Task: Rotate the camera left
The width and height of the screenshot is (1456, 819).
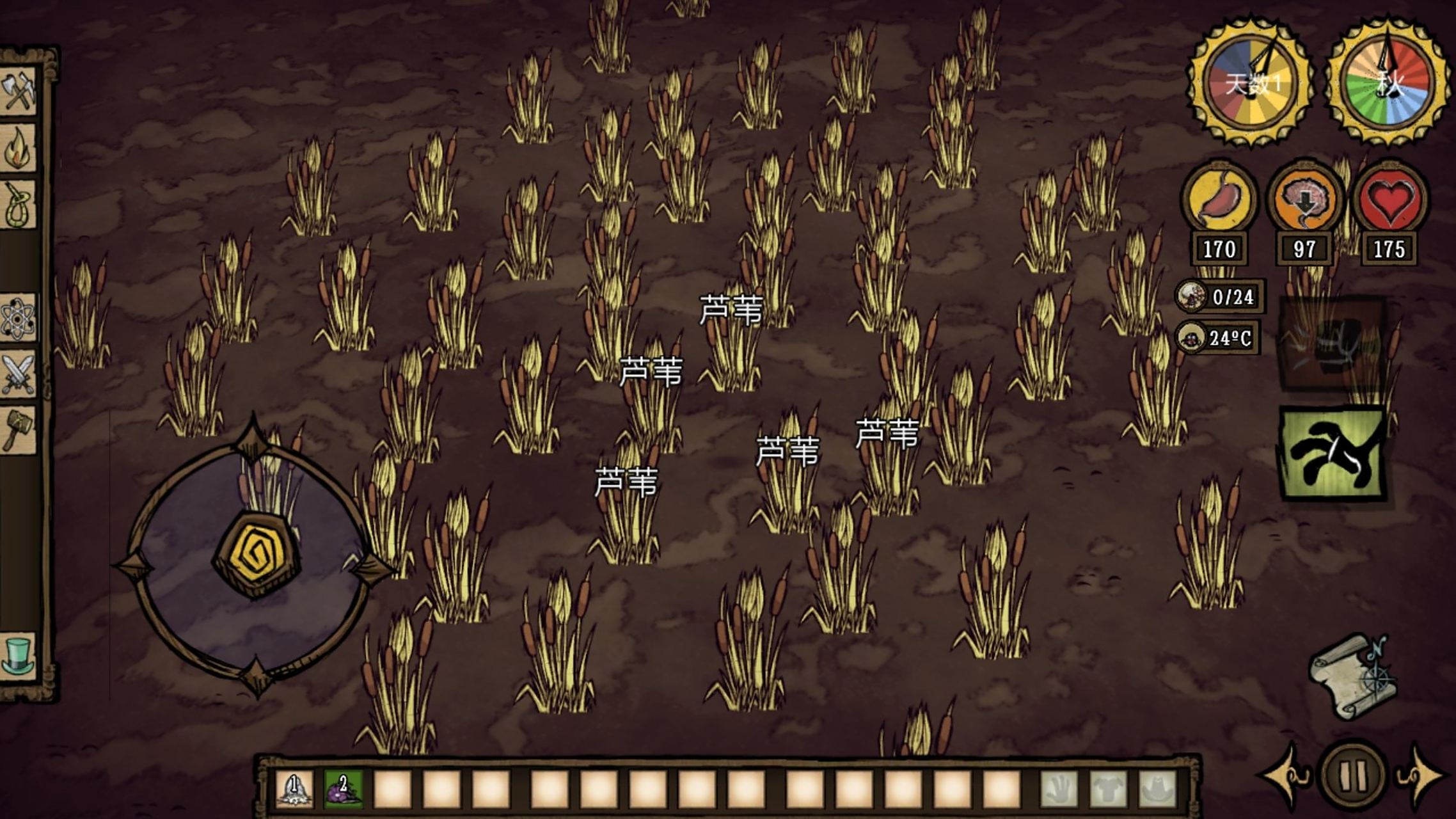Action: 1287,775
